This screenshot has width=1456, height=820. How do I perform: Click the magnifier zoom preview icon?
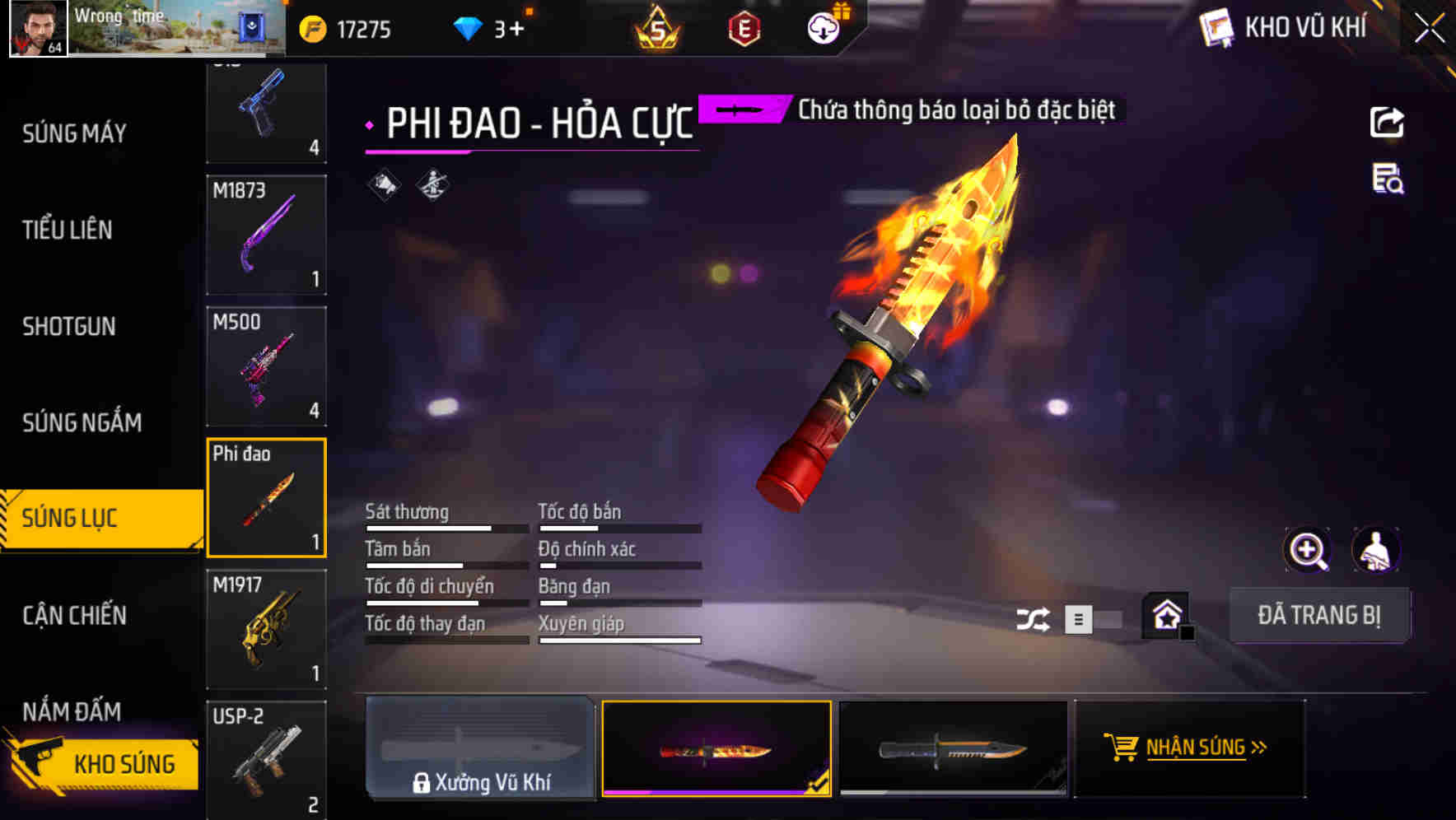[1309, 550]
